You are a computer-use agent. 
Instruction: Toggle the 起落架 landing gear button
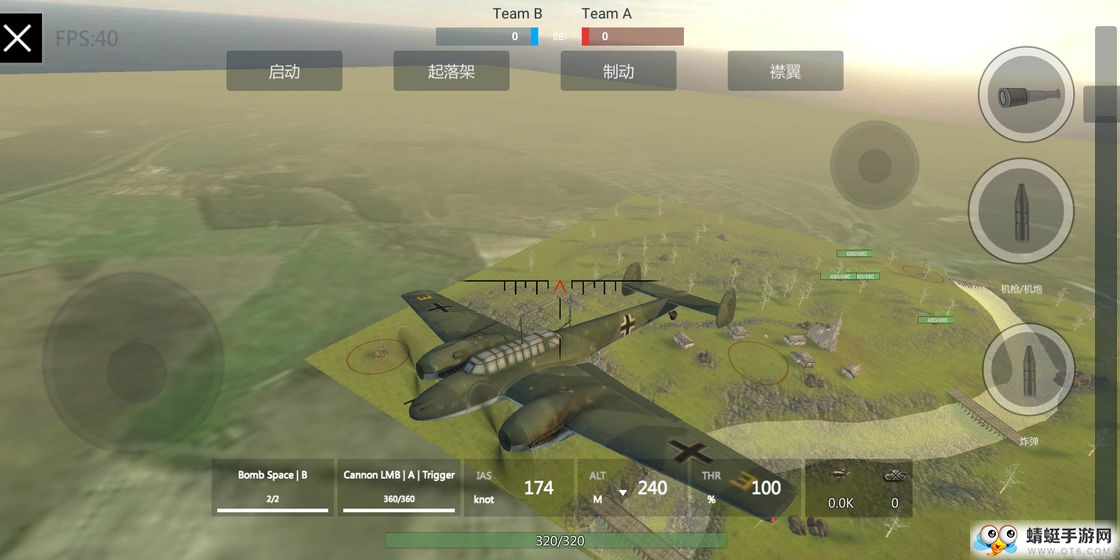(x=451, y=71)
